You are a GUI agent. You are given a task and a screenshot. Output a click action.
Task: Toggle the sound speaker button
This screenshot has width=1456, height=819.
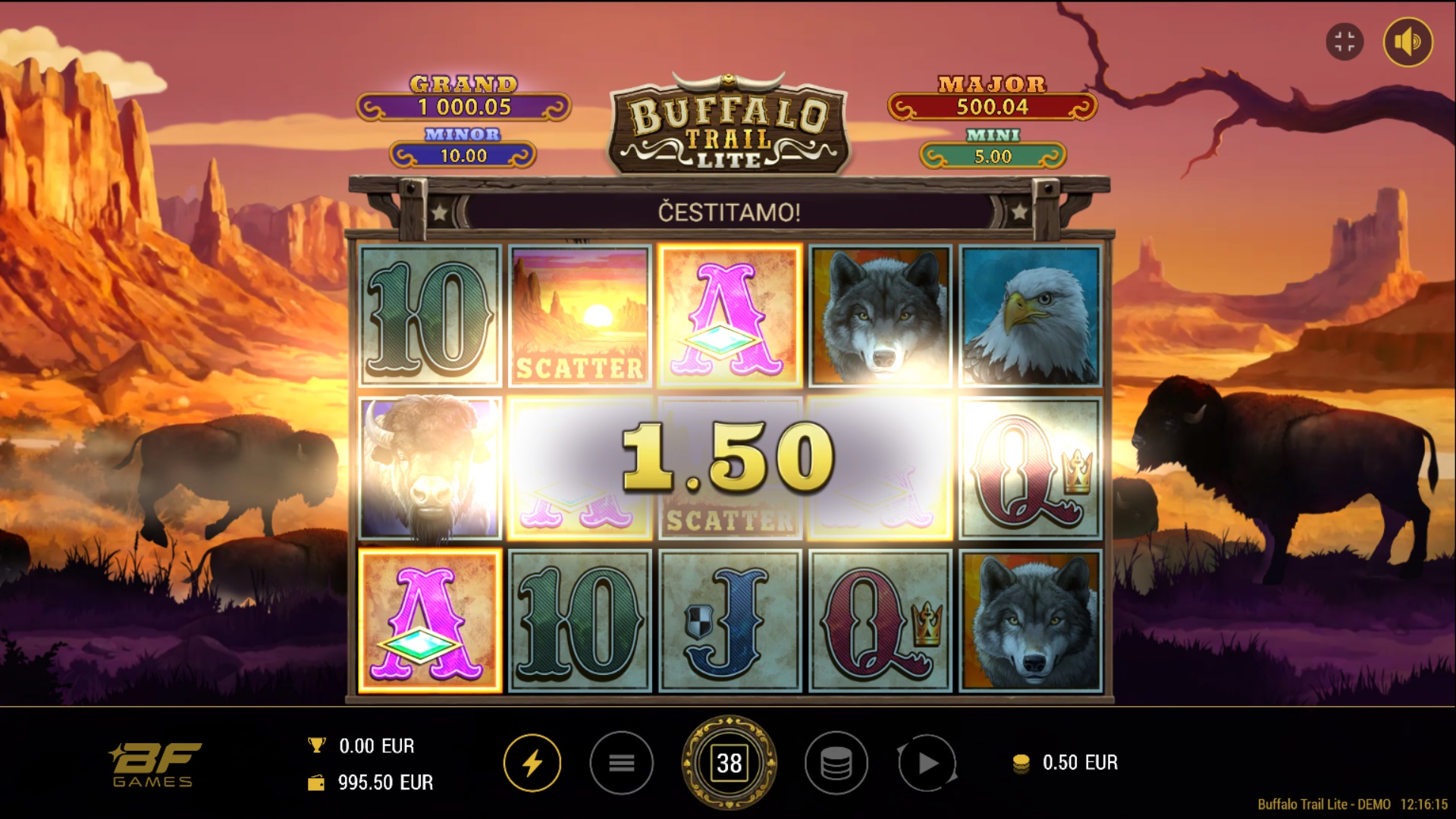point(1407,42)
